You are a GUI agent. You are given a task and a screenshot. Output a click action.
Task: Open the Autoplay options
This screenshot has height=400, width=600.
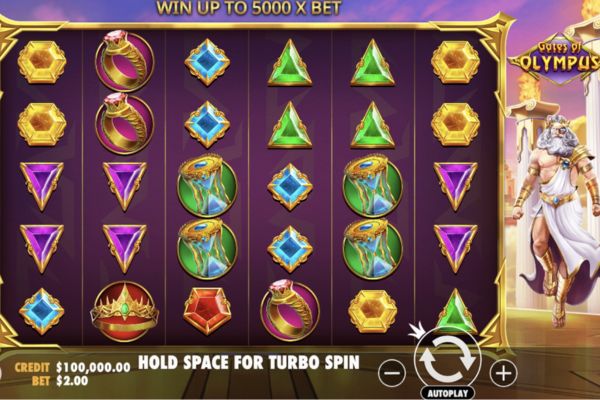(447, 393)
